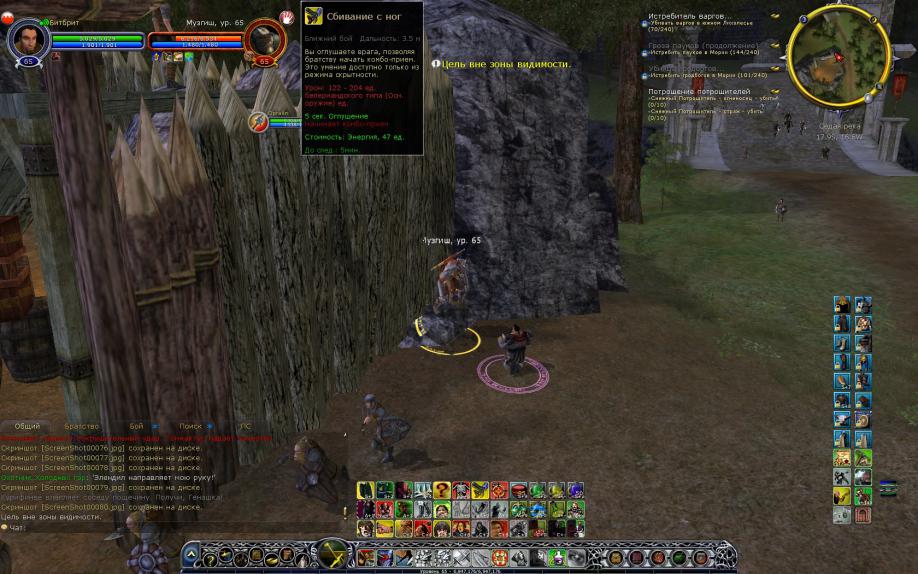Use the yellow question mark hotbar skill
Viewport: 918px width, 574px height.
(441, 490)
